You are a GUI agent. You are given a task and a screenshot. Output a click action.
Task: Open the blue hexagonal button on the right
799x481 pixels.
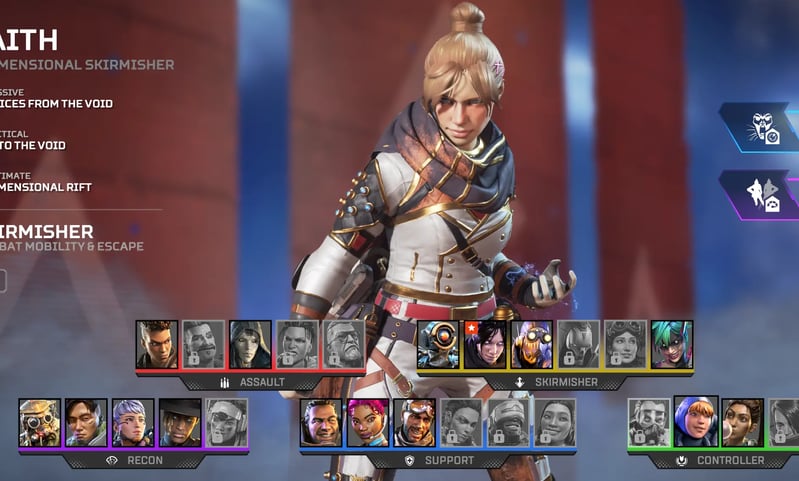pos(763,127)
